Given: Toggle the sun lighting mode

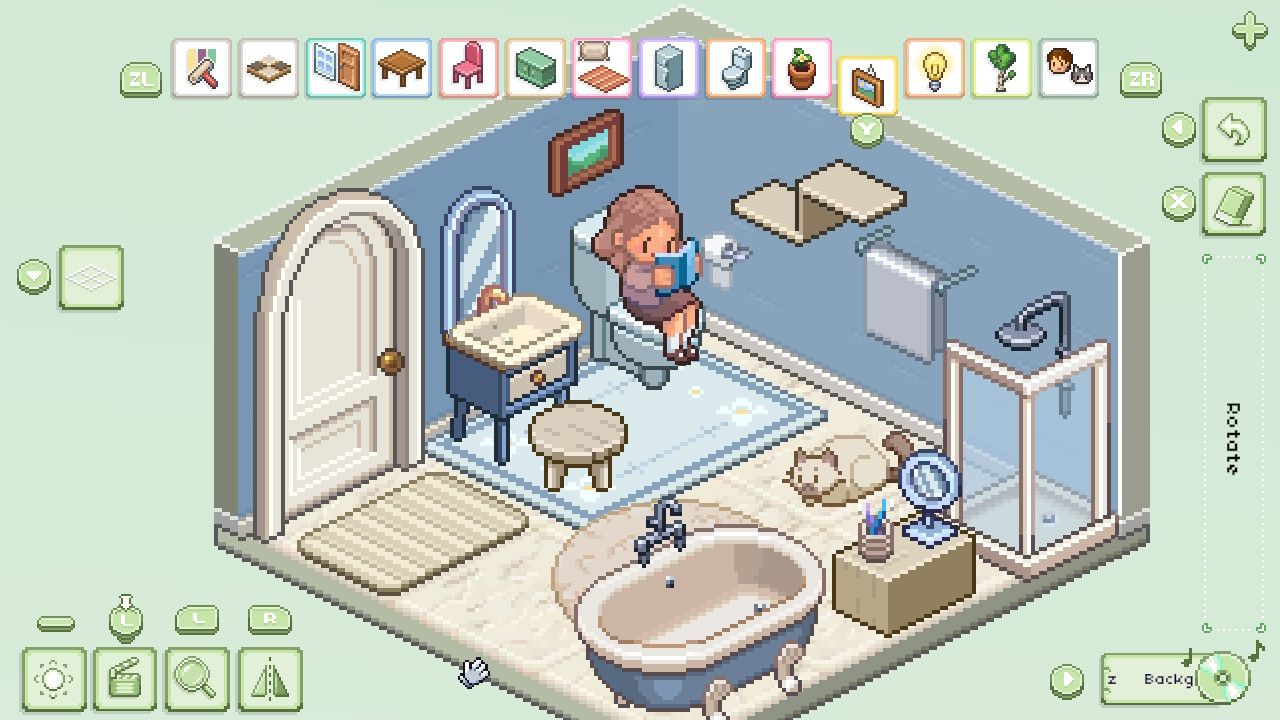Looking at the screenshot, I should point(53,676).
